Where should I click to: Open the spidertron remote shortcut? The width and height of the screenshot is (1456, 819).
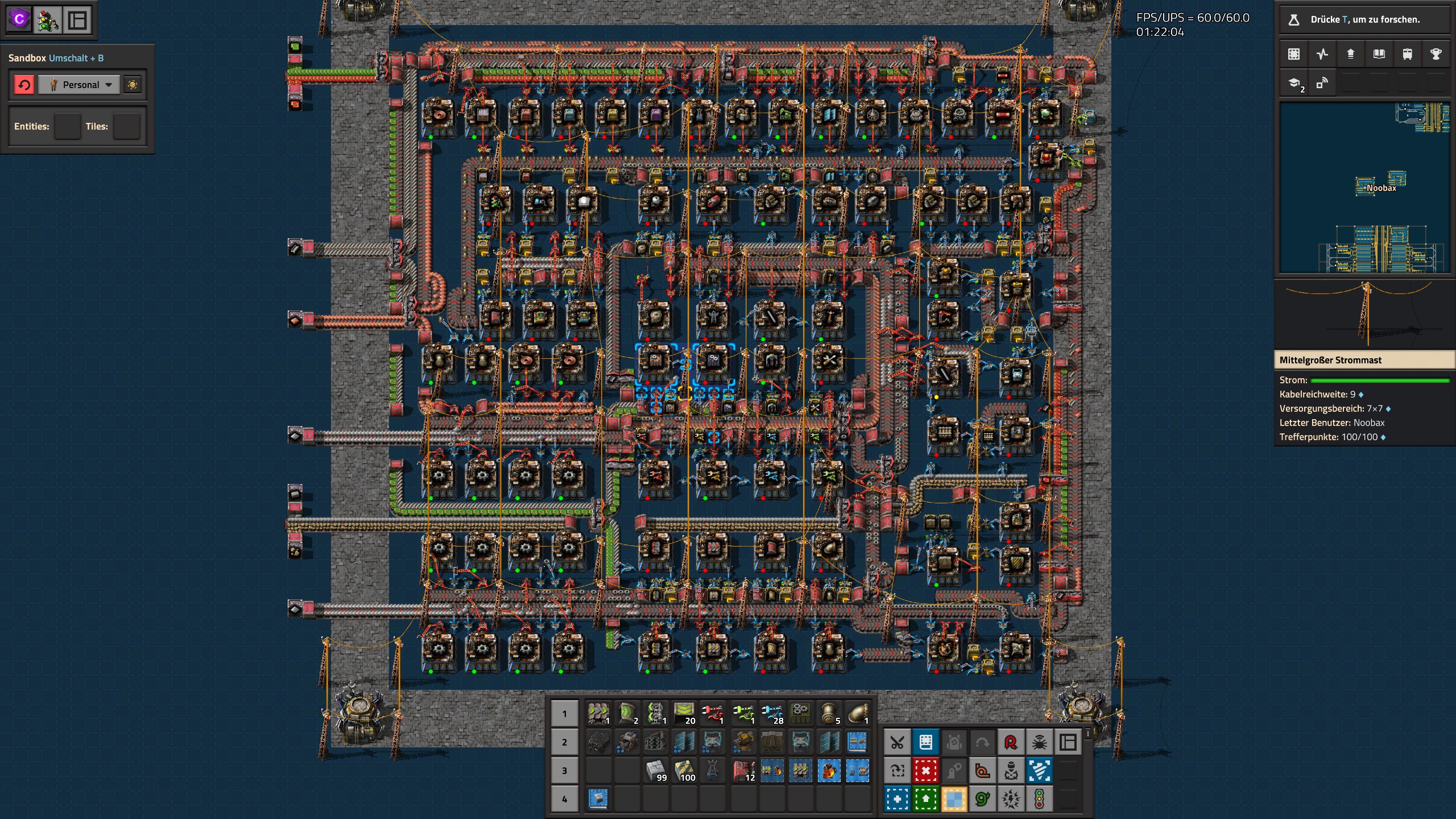1040,741
